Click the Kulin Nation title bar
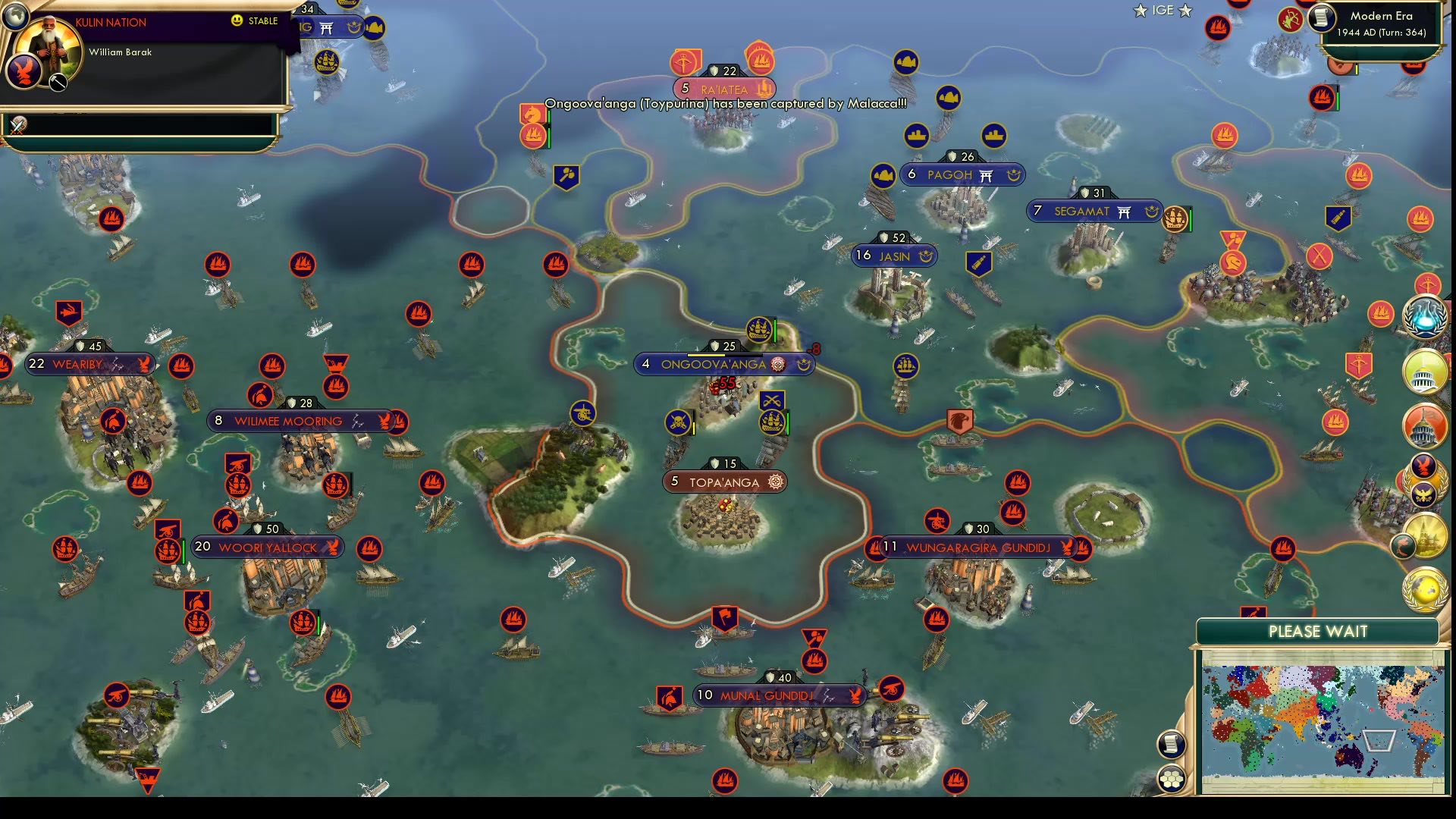The width and height of the screenshot is (1456, 819). pos(109,22)
